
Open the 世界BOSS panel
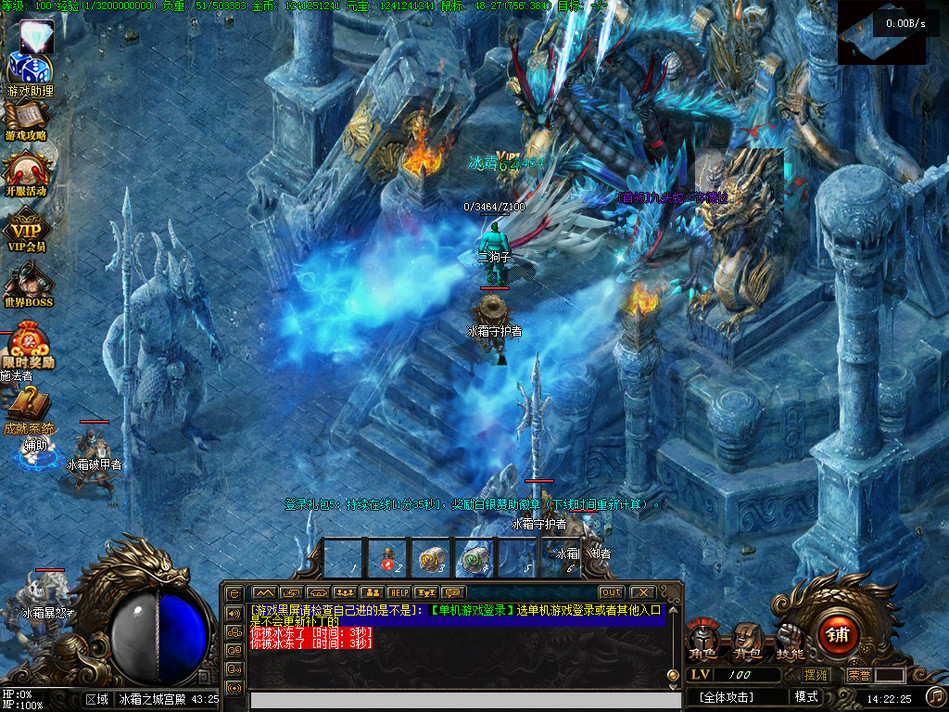(28, 283)
